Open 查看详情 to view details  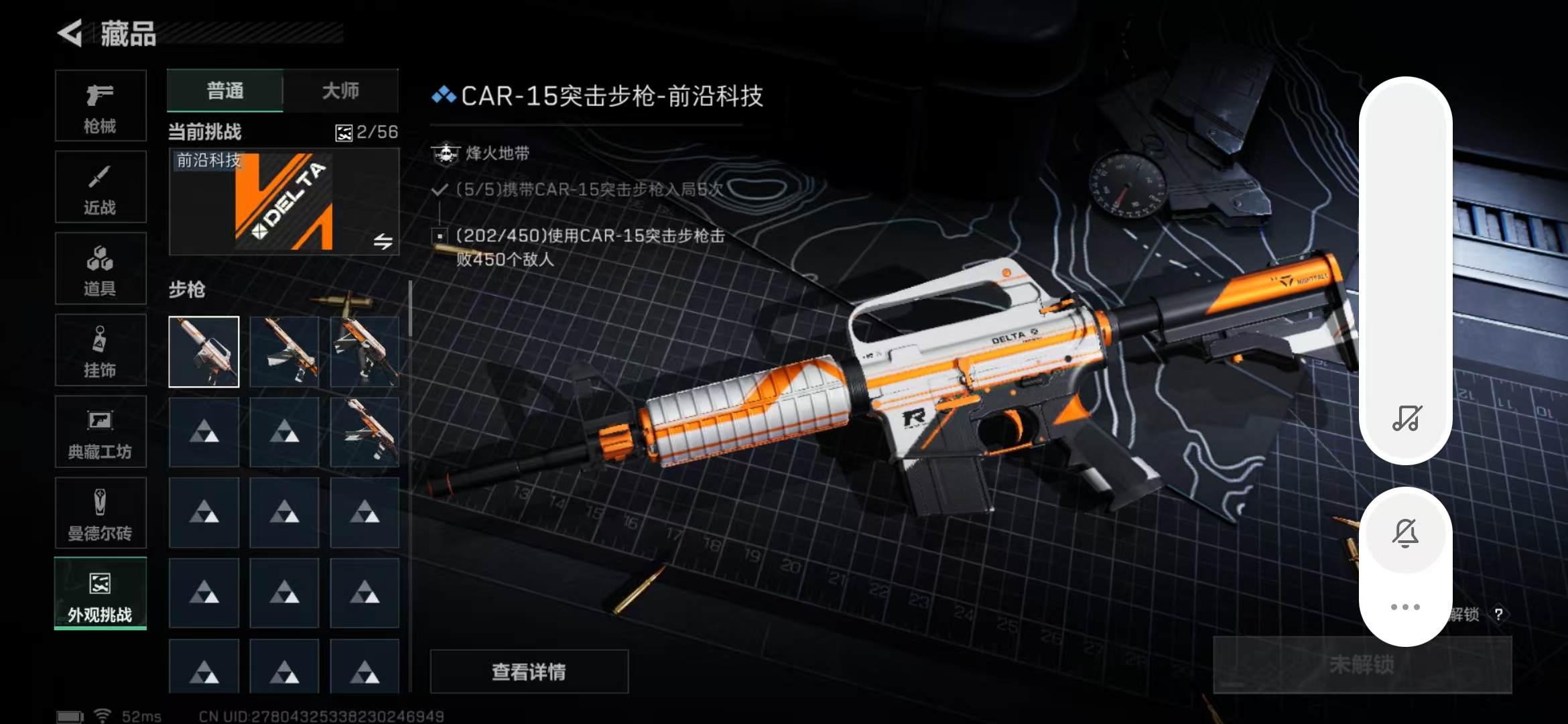pos(529,671)
